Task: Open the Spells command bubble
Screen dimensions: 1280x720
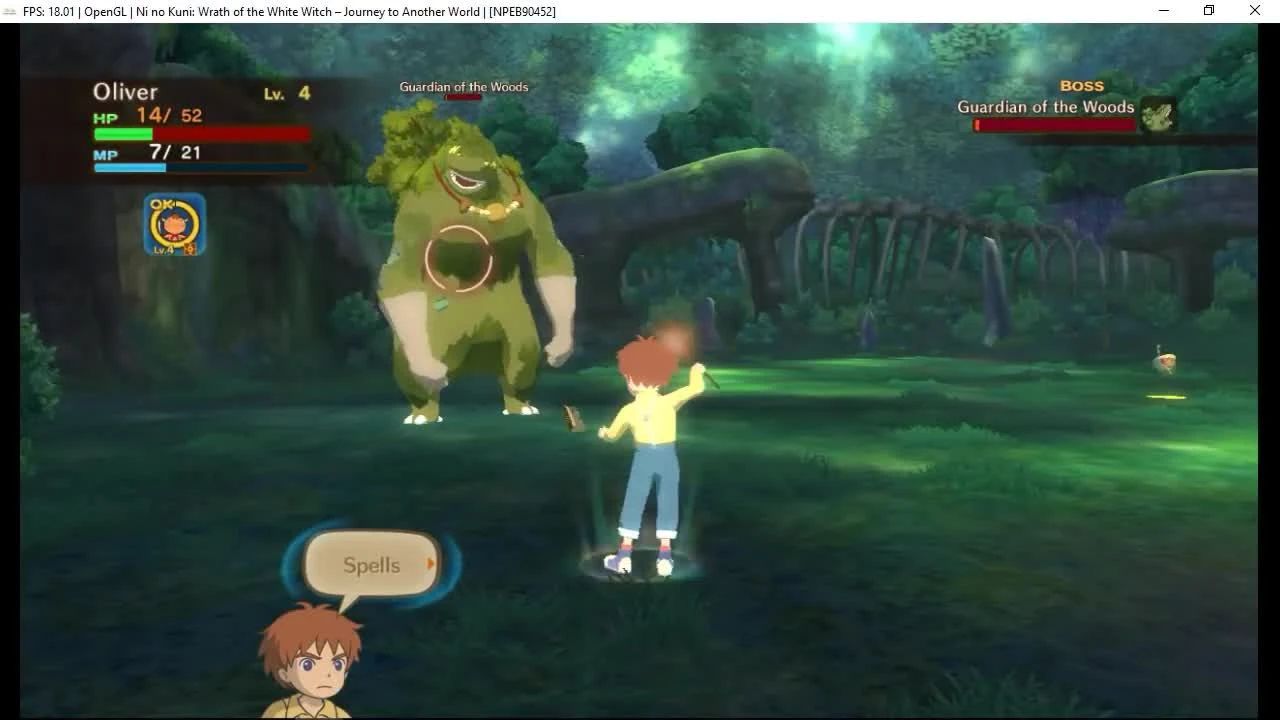Action: click(x=371, y=564)
